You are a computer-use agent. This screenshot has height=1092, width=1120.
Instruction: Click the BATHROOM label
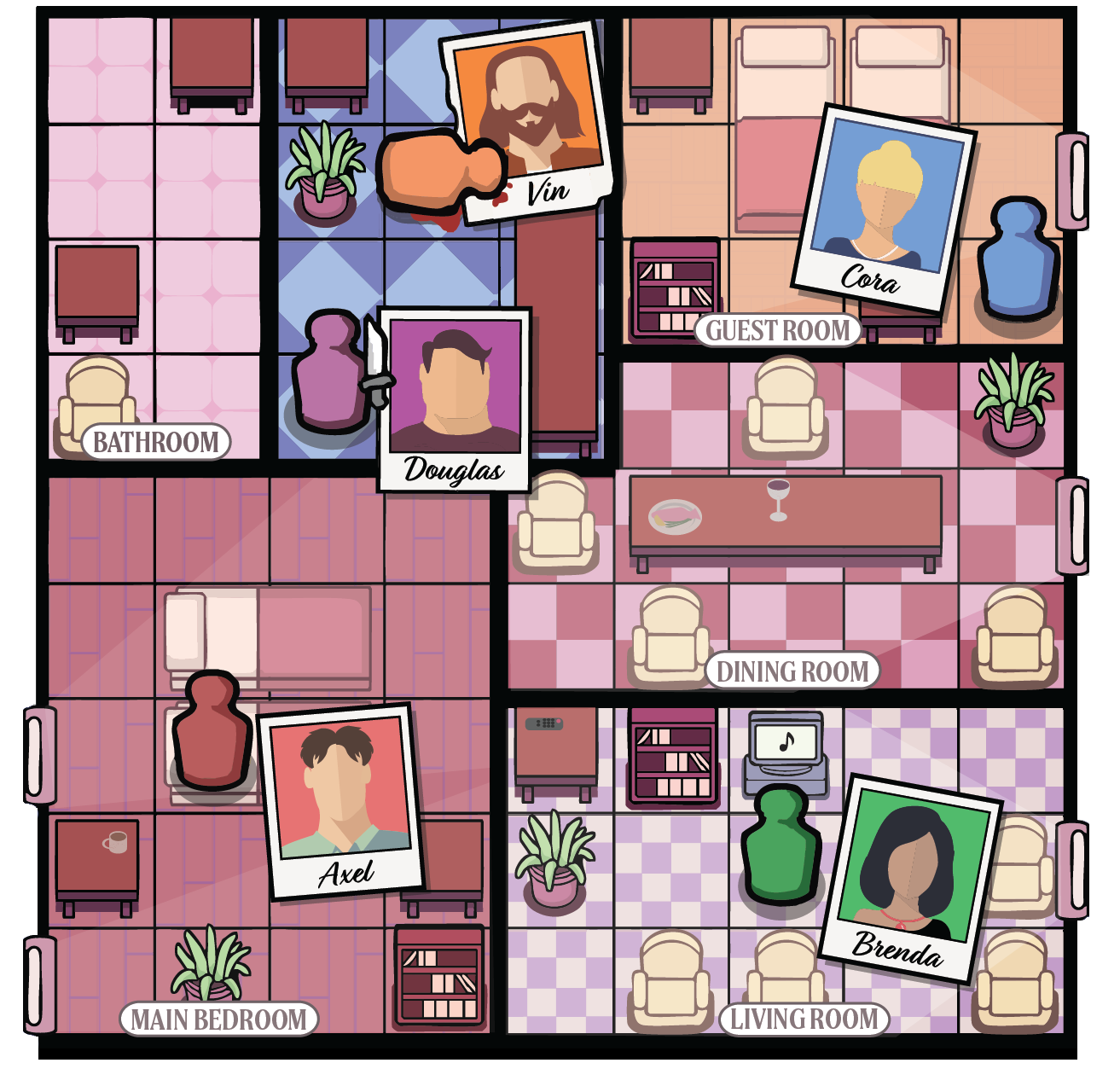click(x=155, y=442)
